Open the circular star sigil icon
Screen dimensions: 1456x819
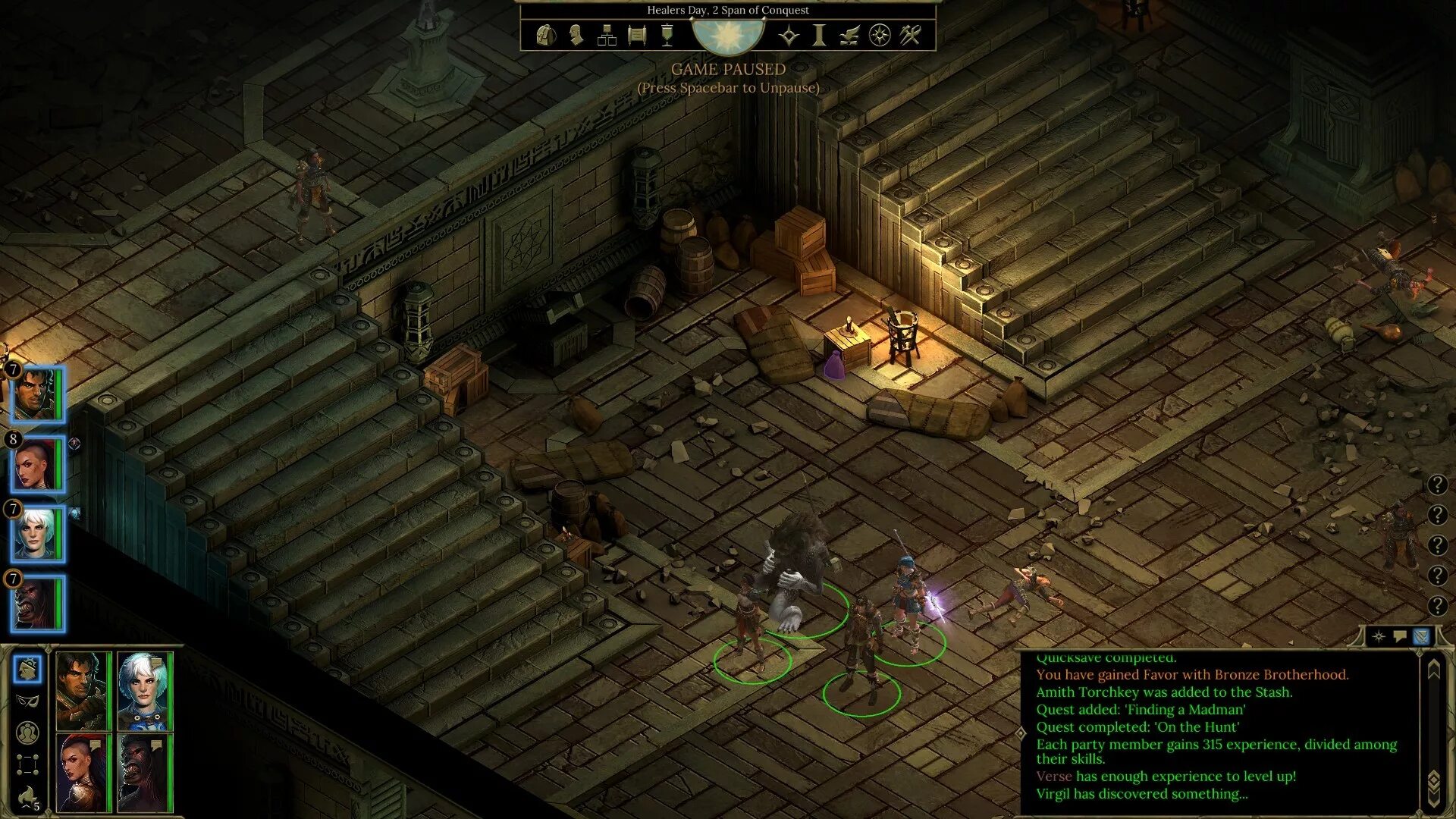click(880, 35)
